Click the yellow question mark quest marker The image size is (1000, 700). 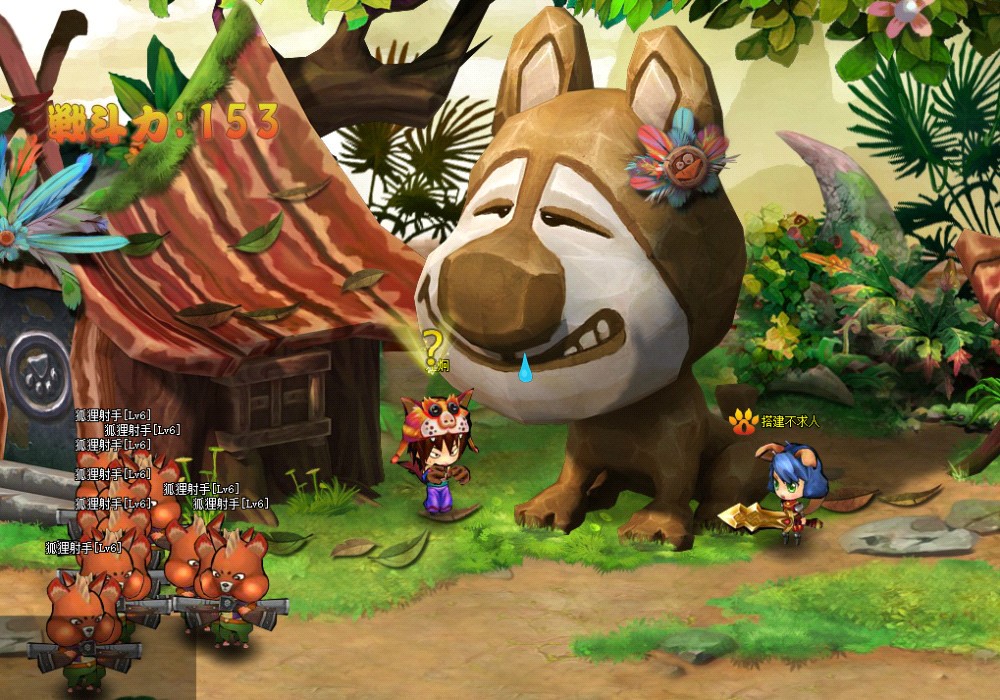[432, 350]
